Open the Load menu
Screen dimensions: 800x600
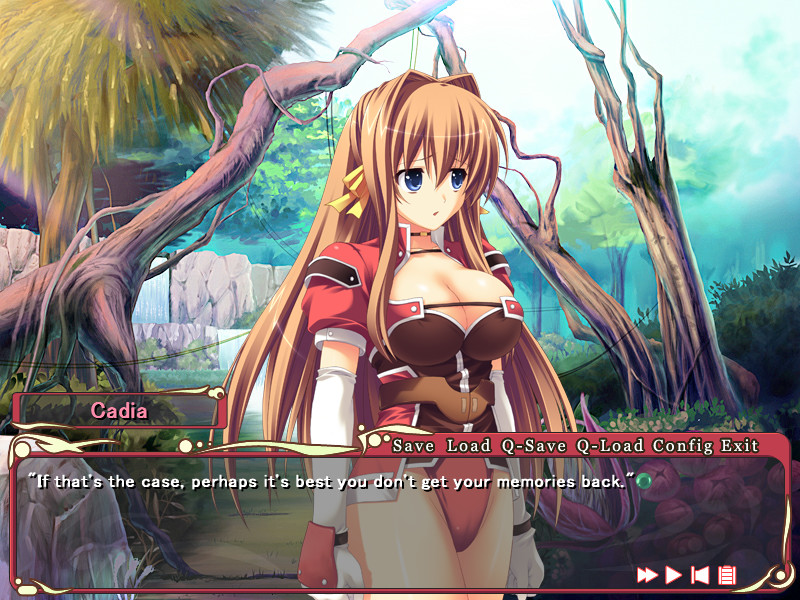[468, 446]
